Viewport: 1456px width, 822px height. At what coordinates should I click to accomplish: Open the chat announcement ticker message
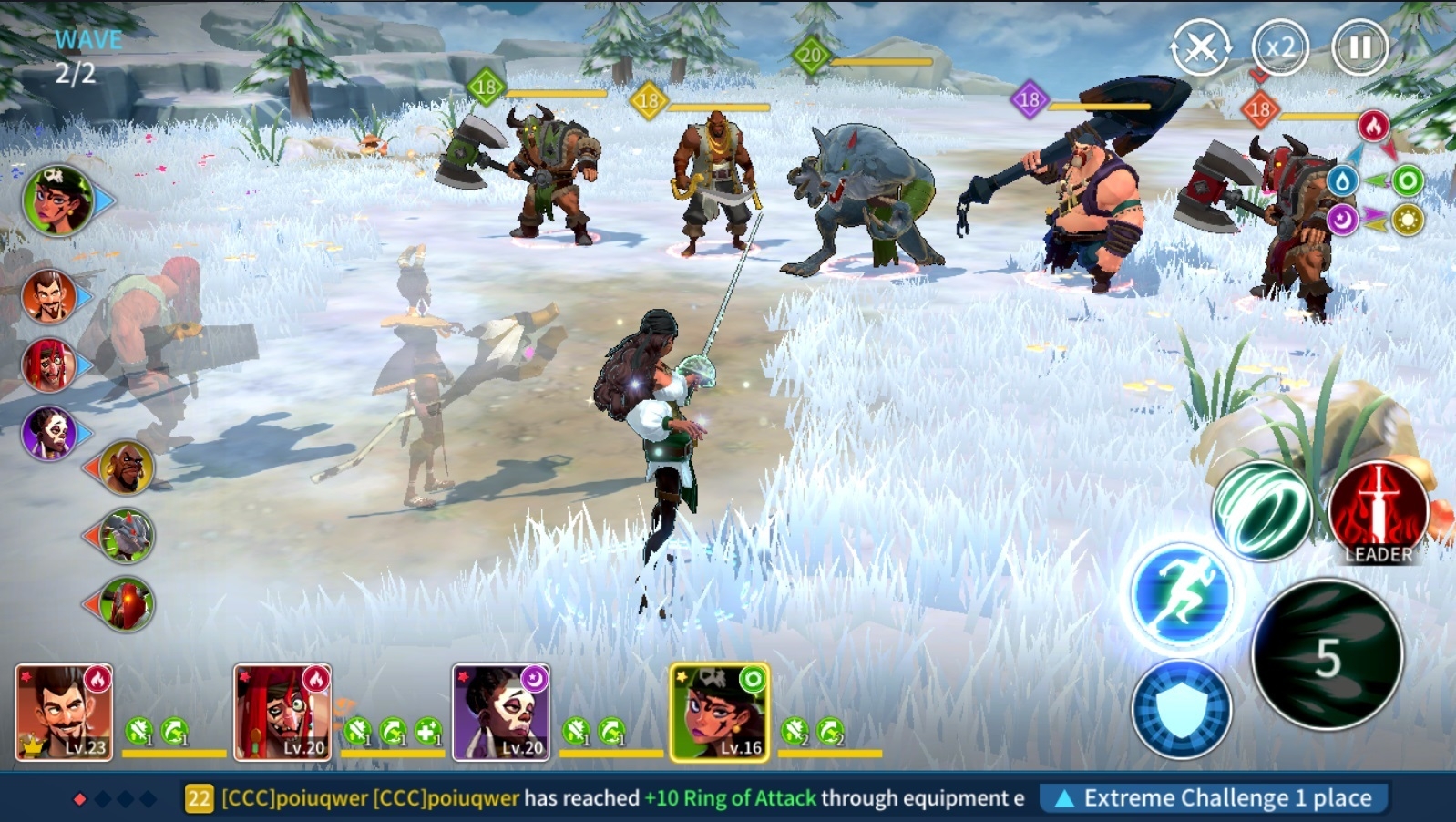[601, 798]
